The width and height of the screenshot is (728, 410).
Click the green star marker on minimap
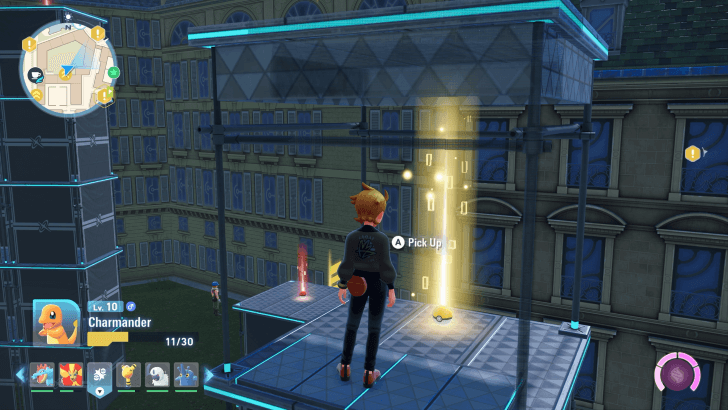click(112, 72)
